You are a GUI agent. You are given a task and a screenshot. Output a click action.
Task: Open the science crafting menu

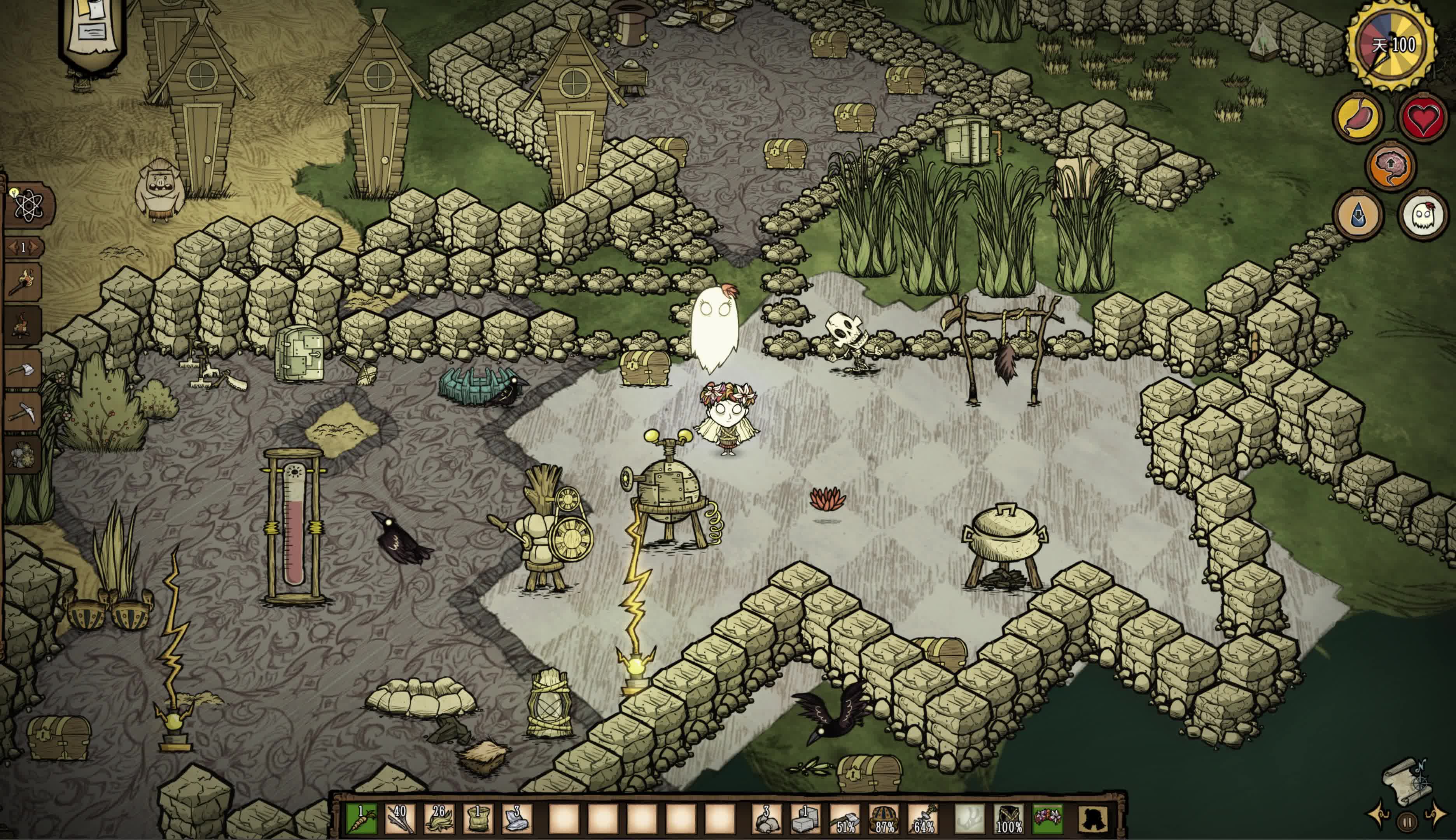[28, 205]
